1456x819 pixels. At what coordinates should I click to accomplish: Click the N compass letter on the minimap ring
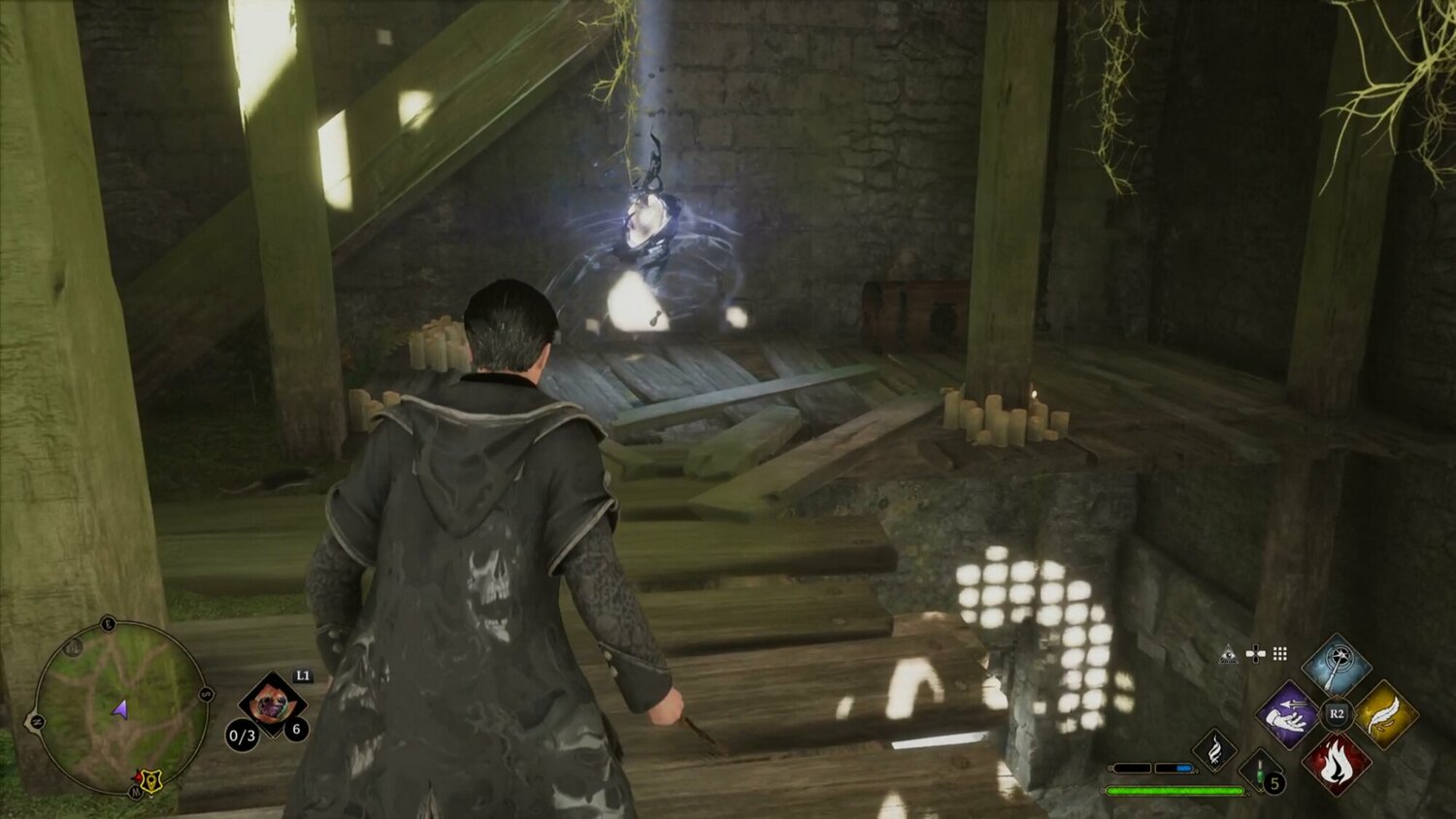[38, 720]
